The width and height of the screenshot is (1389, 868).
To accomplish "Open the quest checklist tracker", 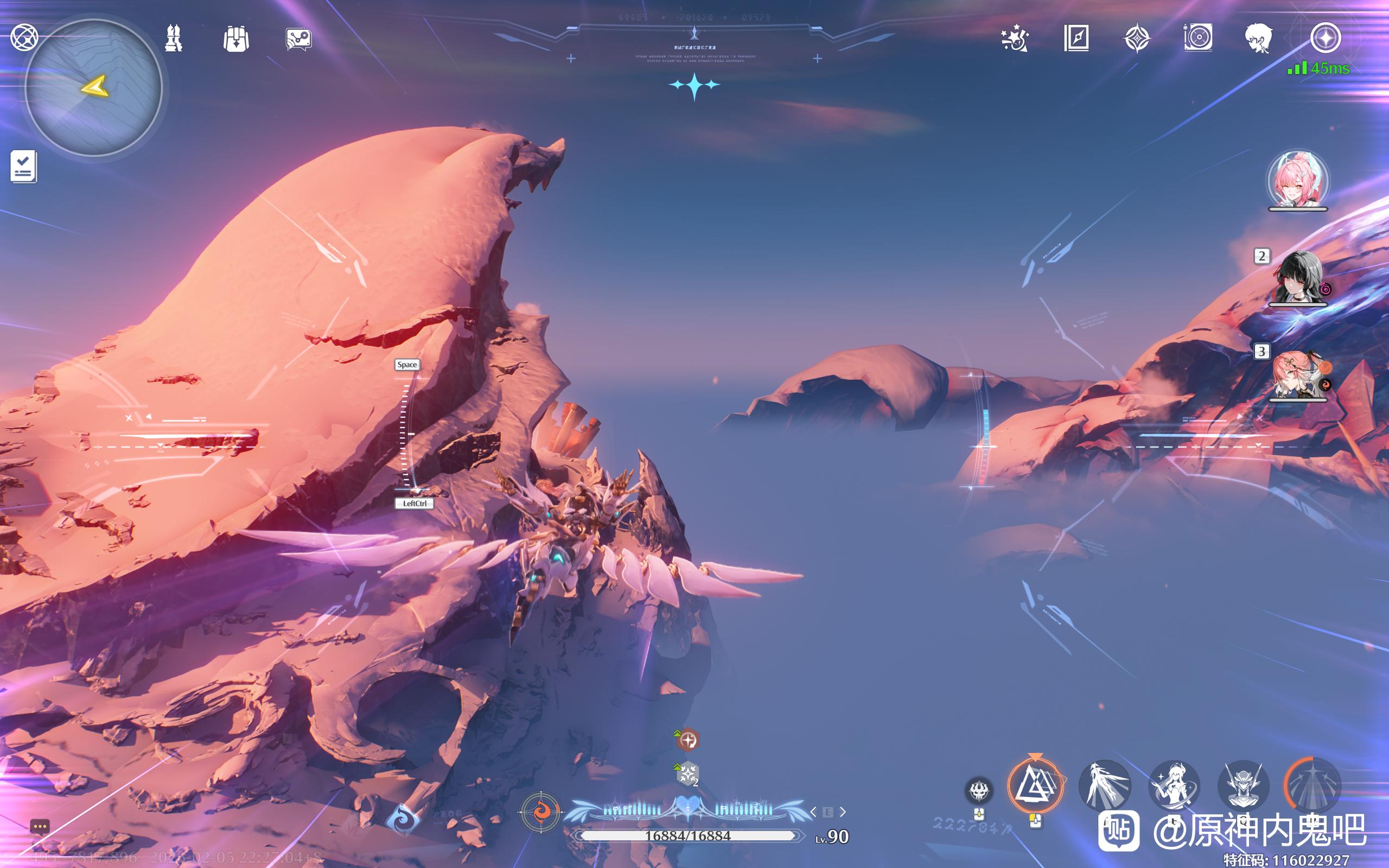I will pyautogui.click(x=23, y=167).
